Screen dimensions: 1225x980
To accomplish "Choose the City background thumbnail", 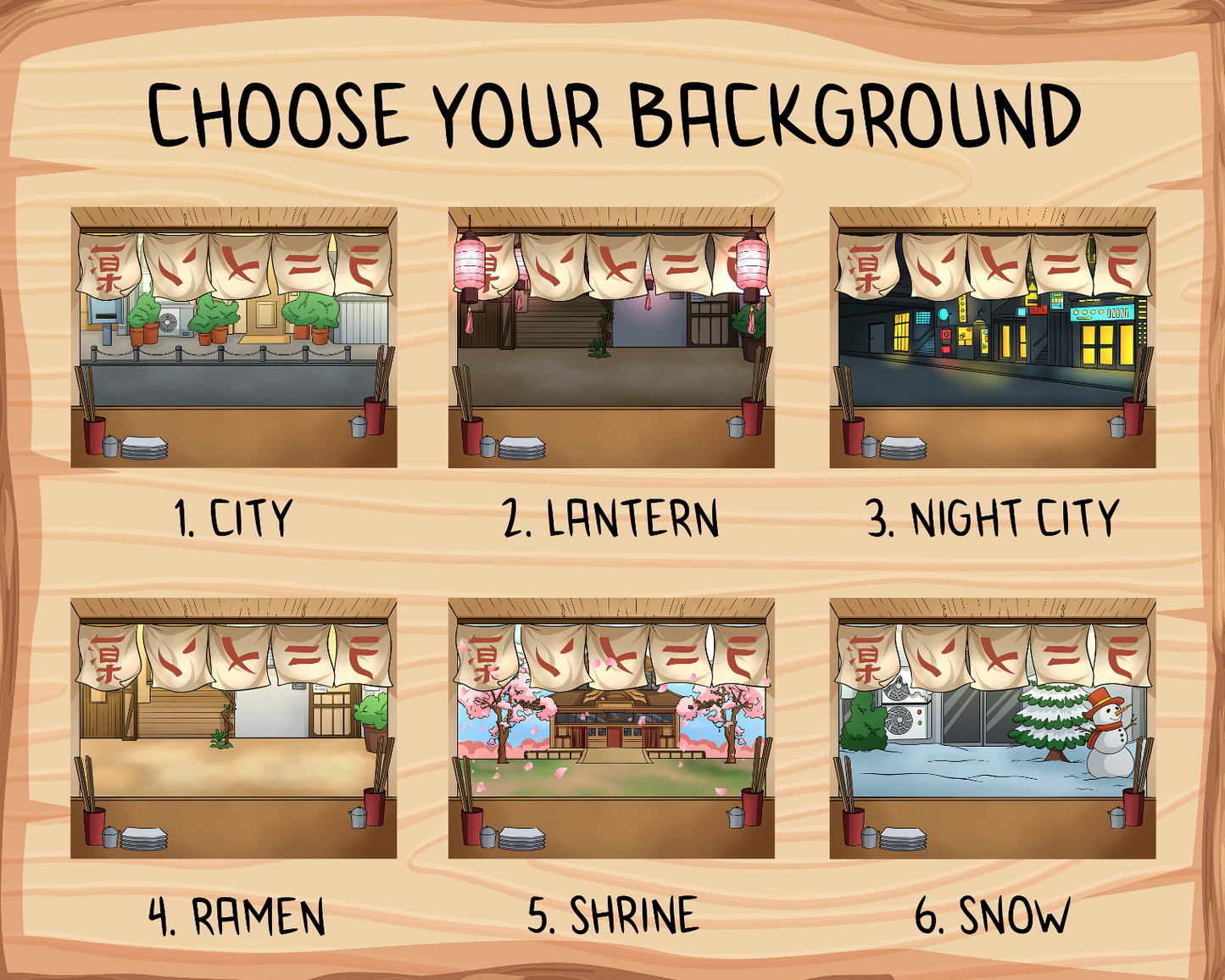I will click(x=233, y=337).
